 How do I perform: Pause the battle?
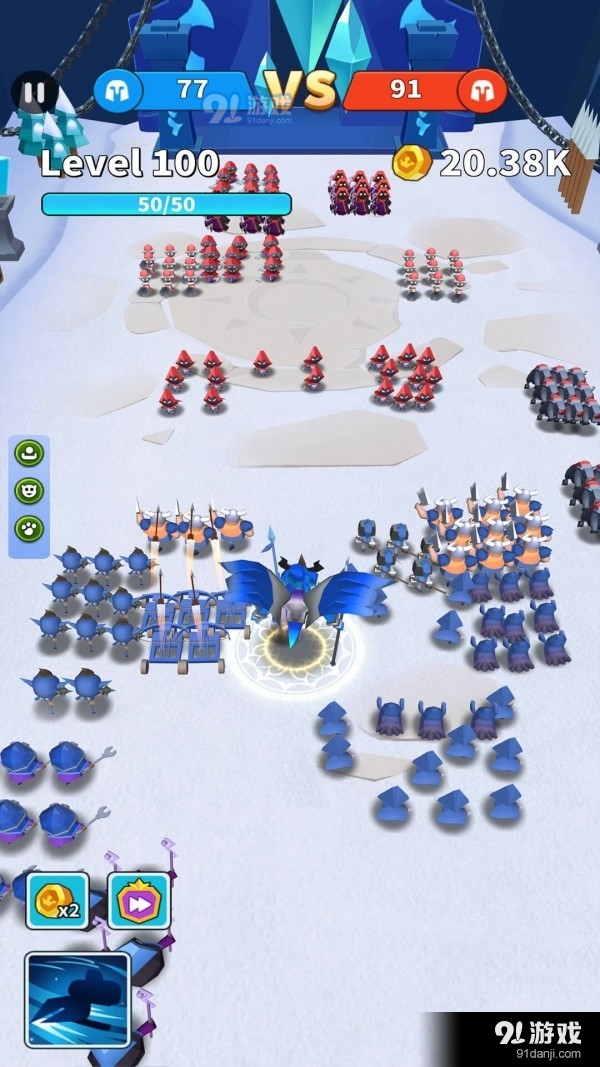[x=34, y=93]
